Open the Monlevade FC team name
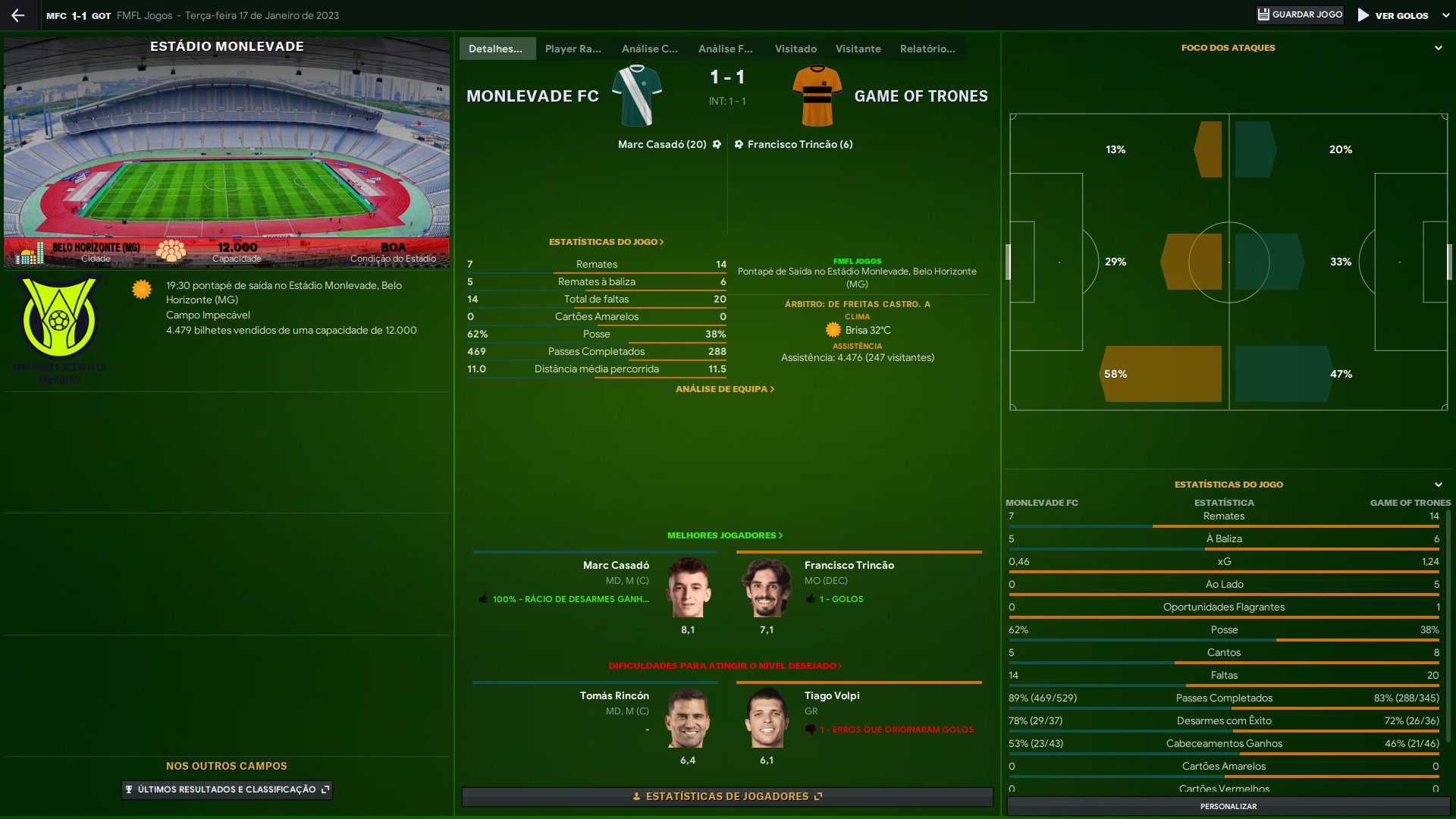This screenshot has width=1456, height=819. (x=532, y=96)
